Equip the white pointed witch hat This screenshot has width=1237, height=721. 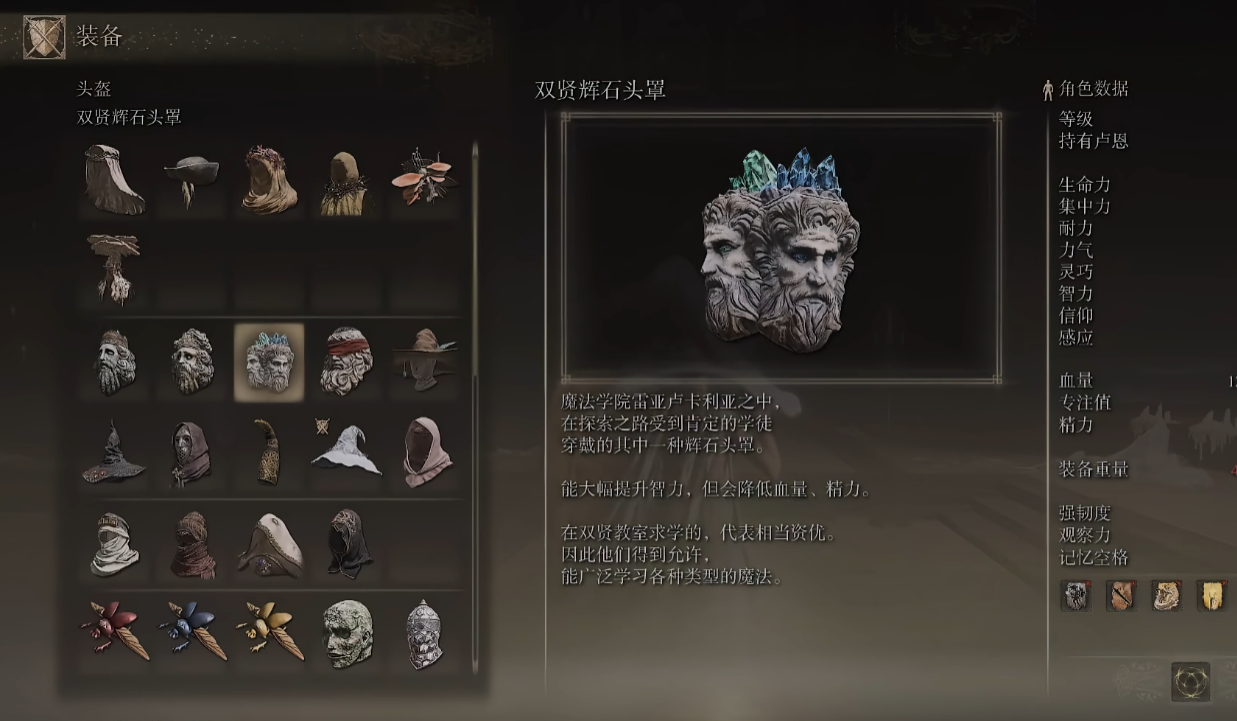[x=347, y=452]
